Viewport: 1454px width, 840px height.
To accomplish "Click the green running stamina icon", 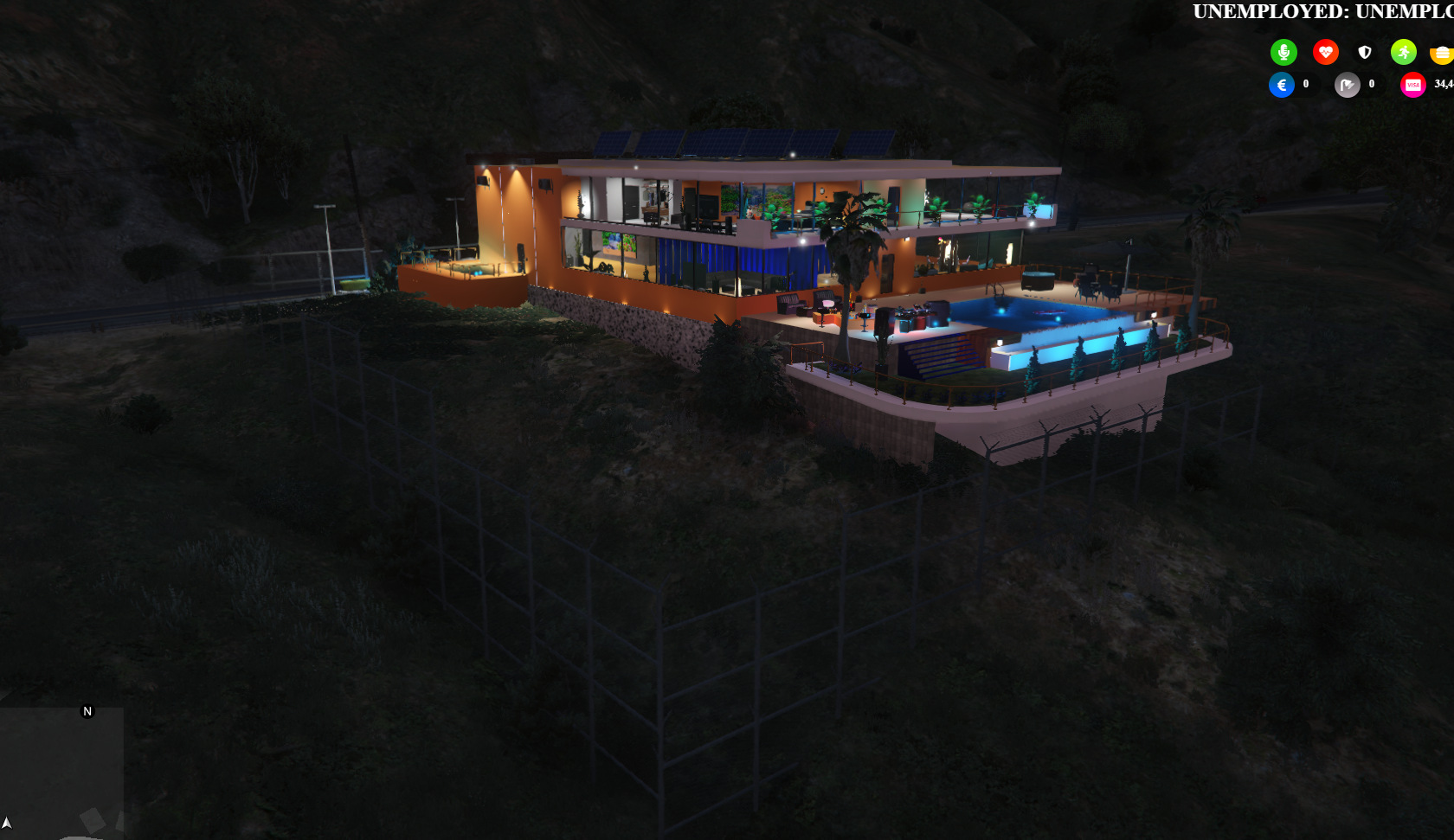I will [x=1403, y=52].
